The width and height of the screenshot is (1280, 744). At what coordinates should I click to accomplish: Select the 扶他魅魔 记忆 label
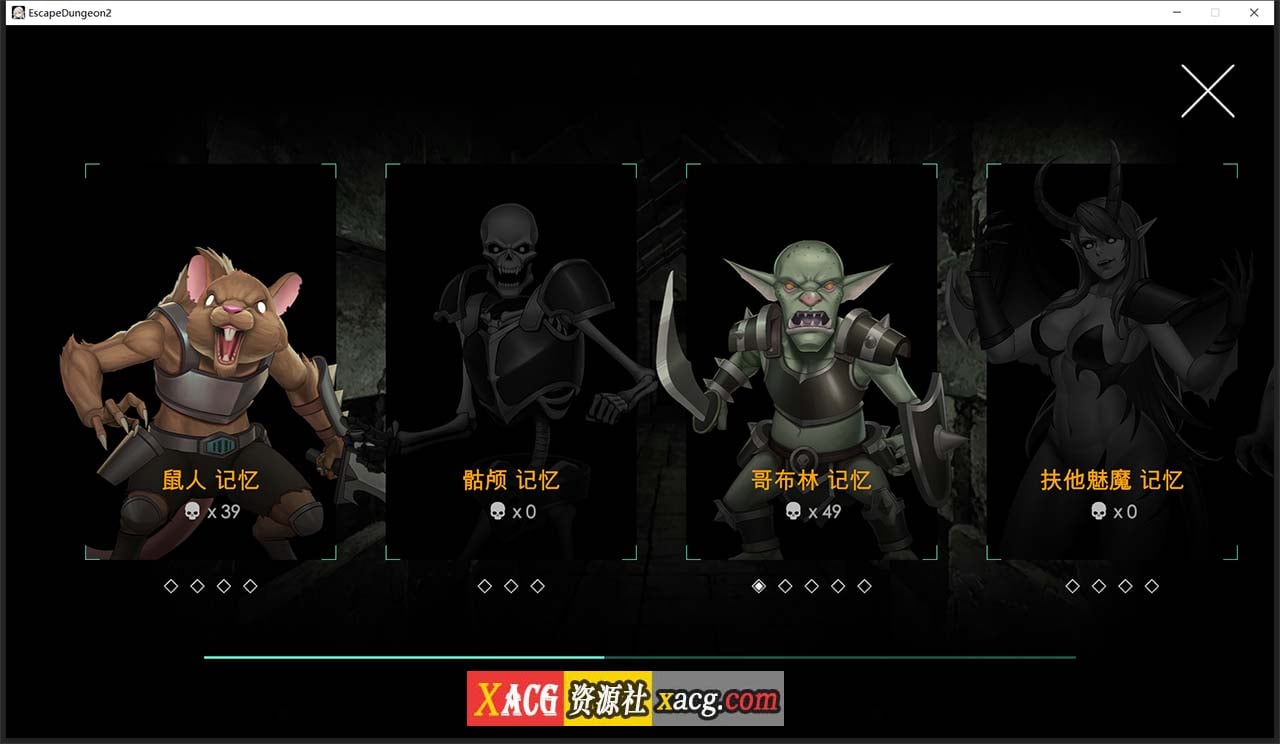pos(1109,479)
